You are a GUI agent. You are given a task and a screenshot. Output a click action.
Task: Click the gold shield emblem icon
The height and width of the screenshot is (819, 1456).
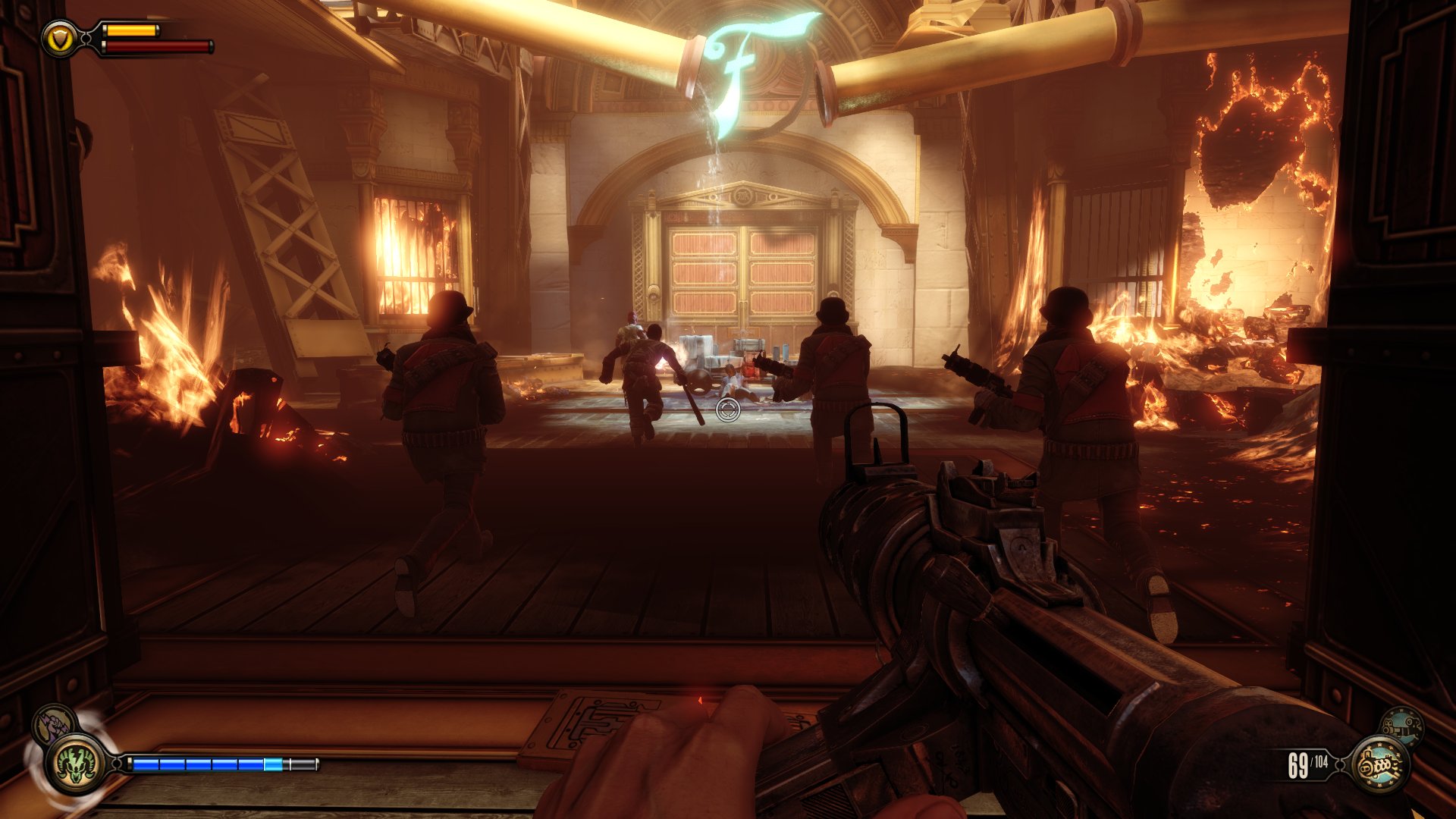(x=59, y=39)
